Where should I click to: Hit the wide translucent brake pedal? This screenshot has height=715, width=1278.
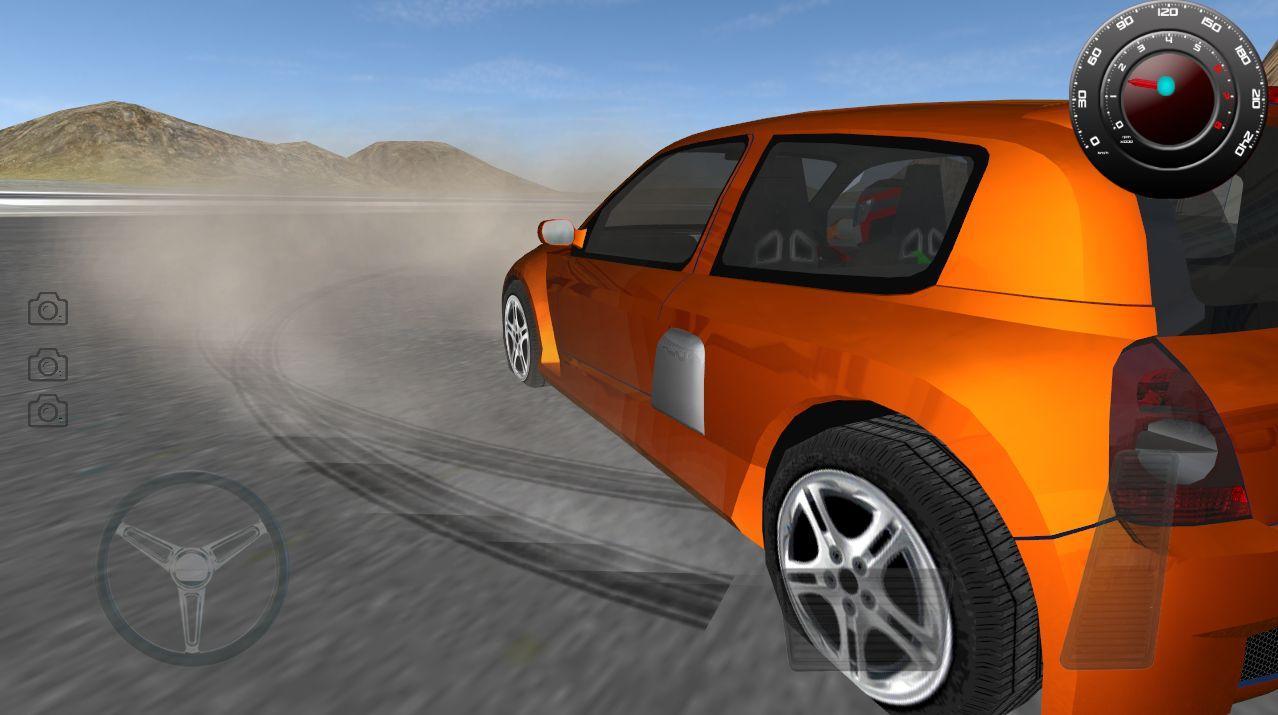coord(866,618)
